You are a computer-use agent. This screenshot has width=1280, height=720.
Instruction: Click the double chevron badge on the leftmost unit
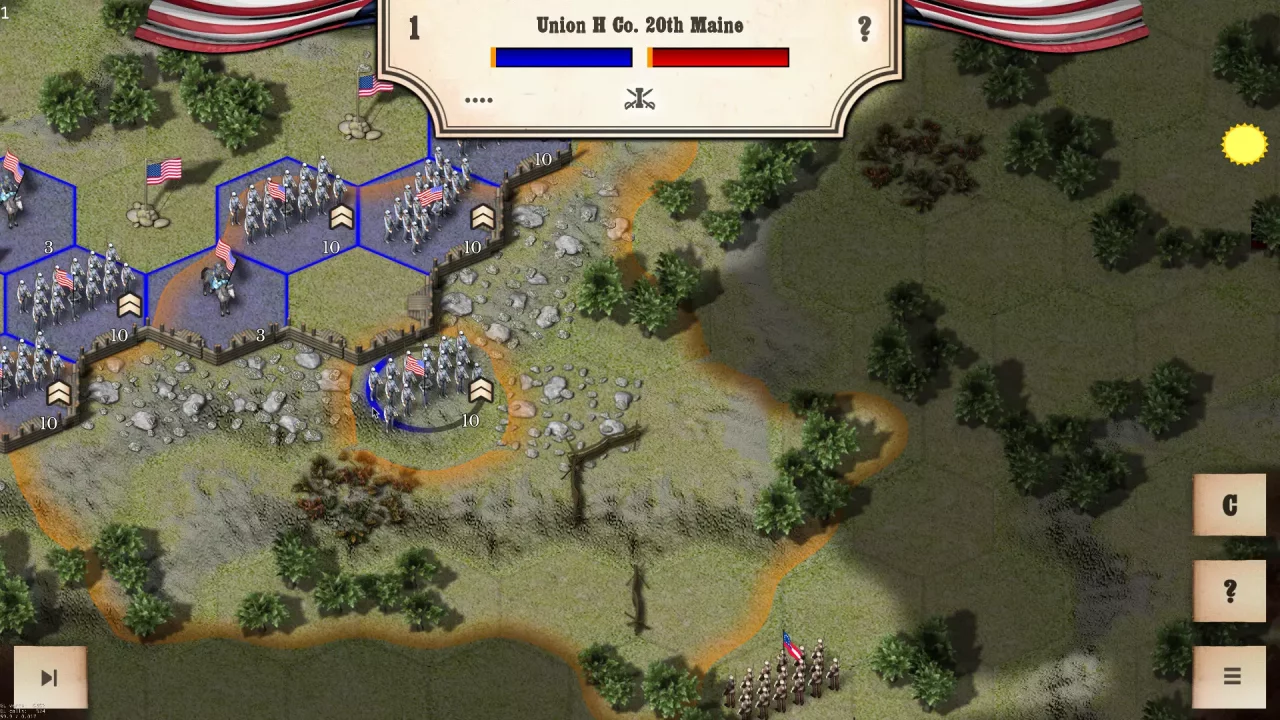57,393
